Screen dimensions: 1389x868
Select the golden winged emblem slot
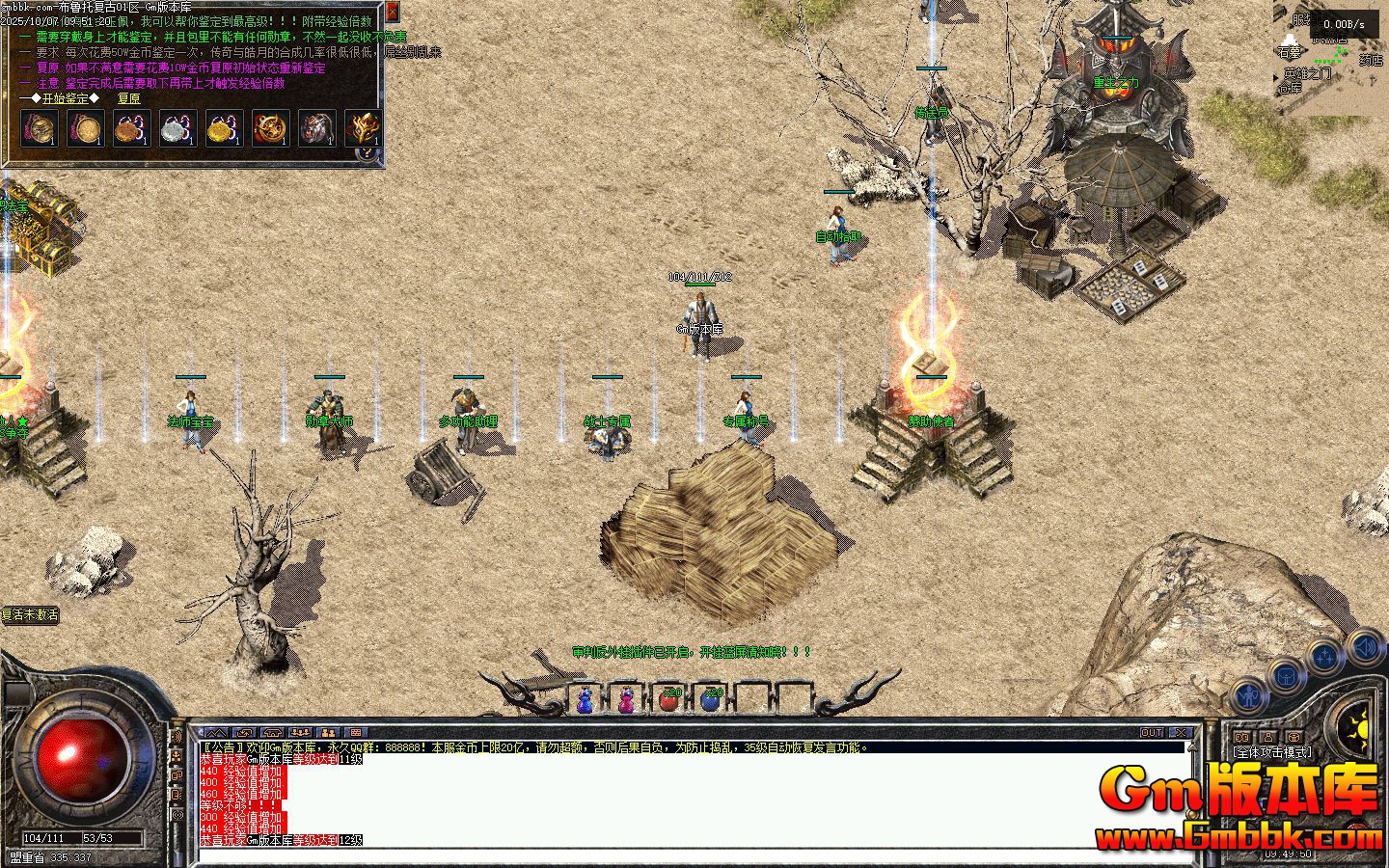point(363,128)
